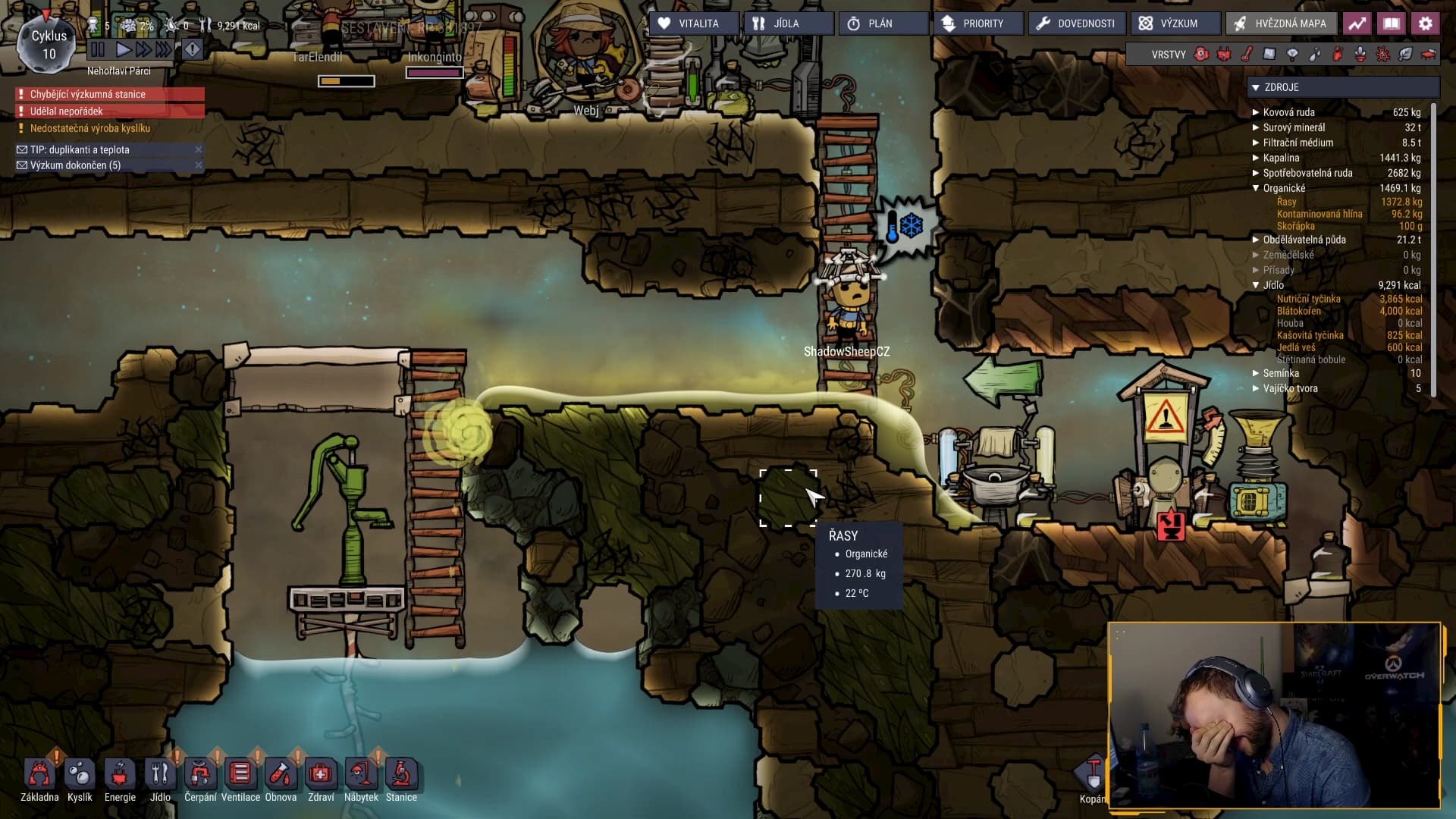The width and height of the screenshot is (1456, 819).
Task: Expand the Kovová ruda resource category
Action: (1256, 112)
